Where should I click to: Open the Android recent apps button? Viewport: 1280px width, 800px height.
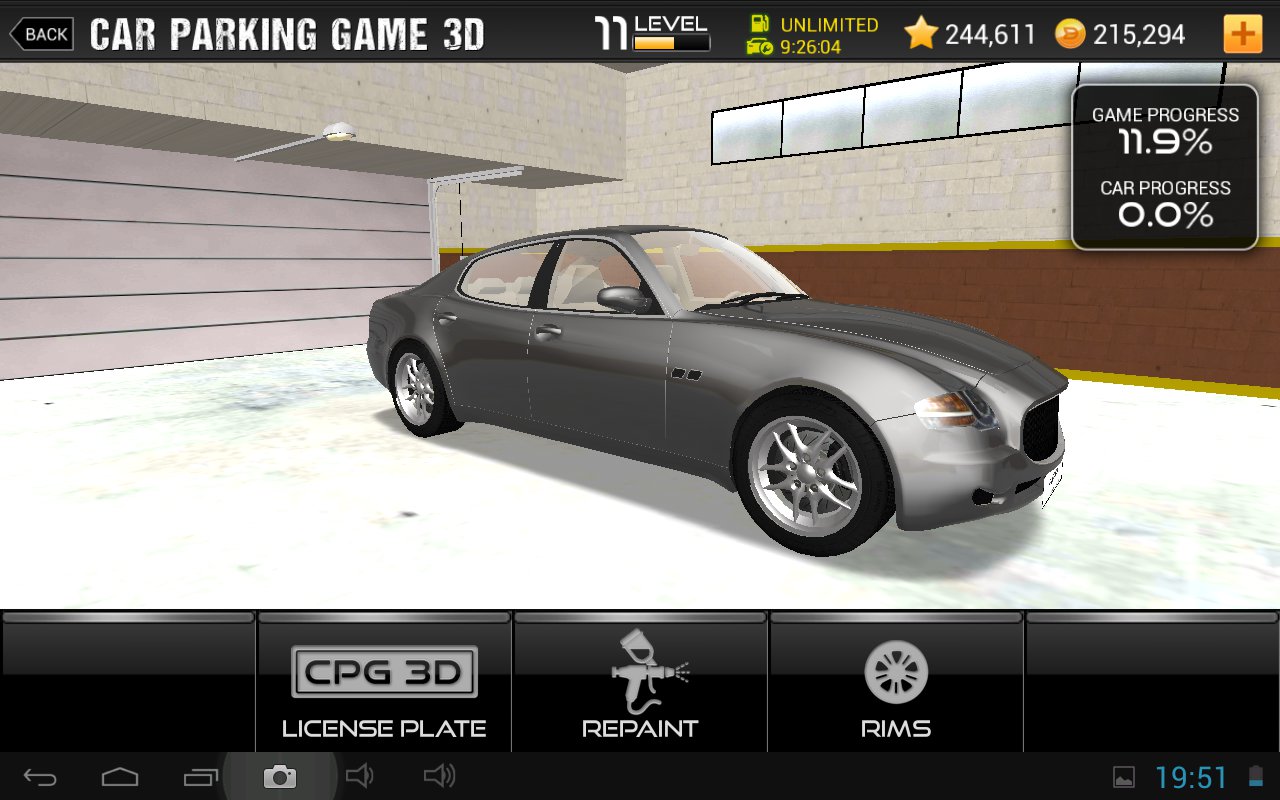200,777
